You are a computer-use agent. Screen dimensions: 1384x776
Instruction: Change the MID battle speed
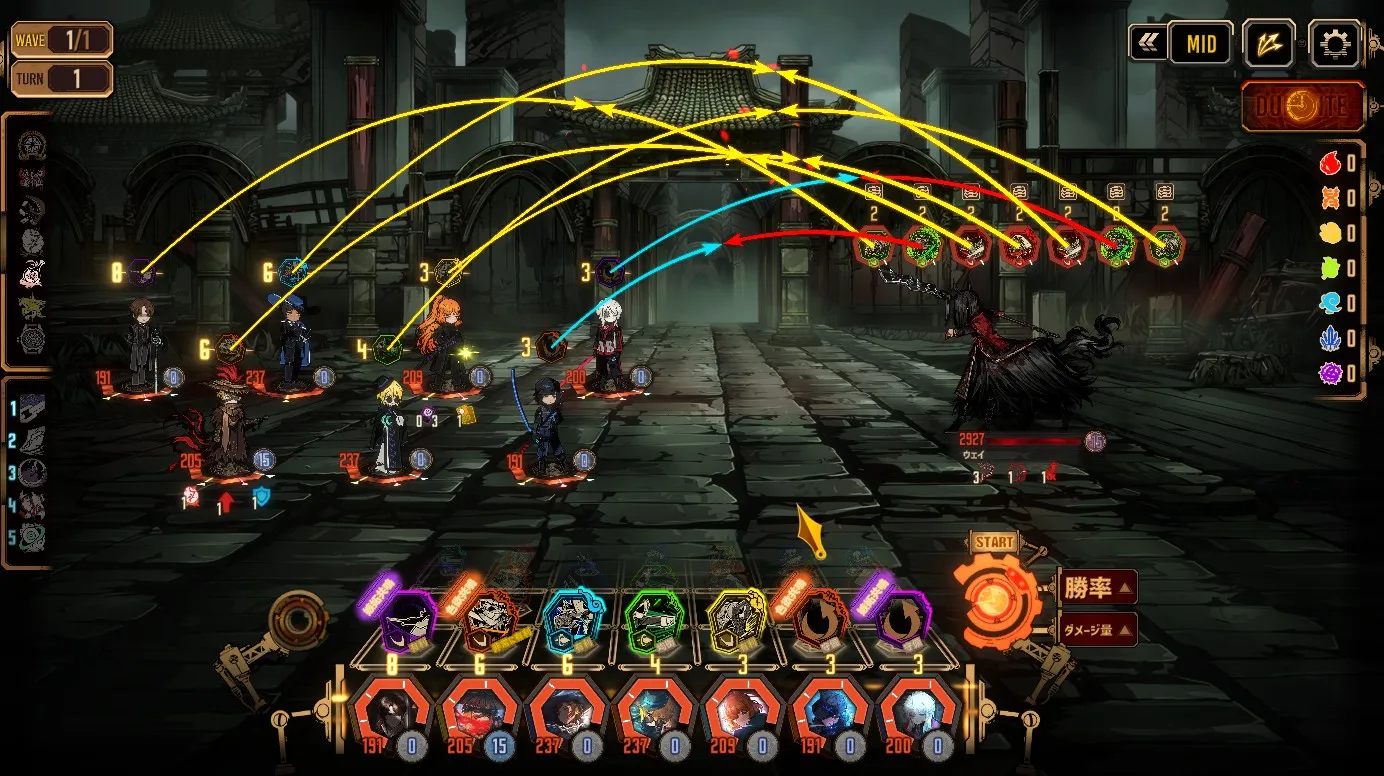coord(1200,44)
